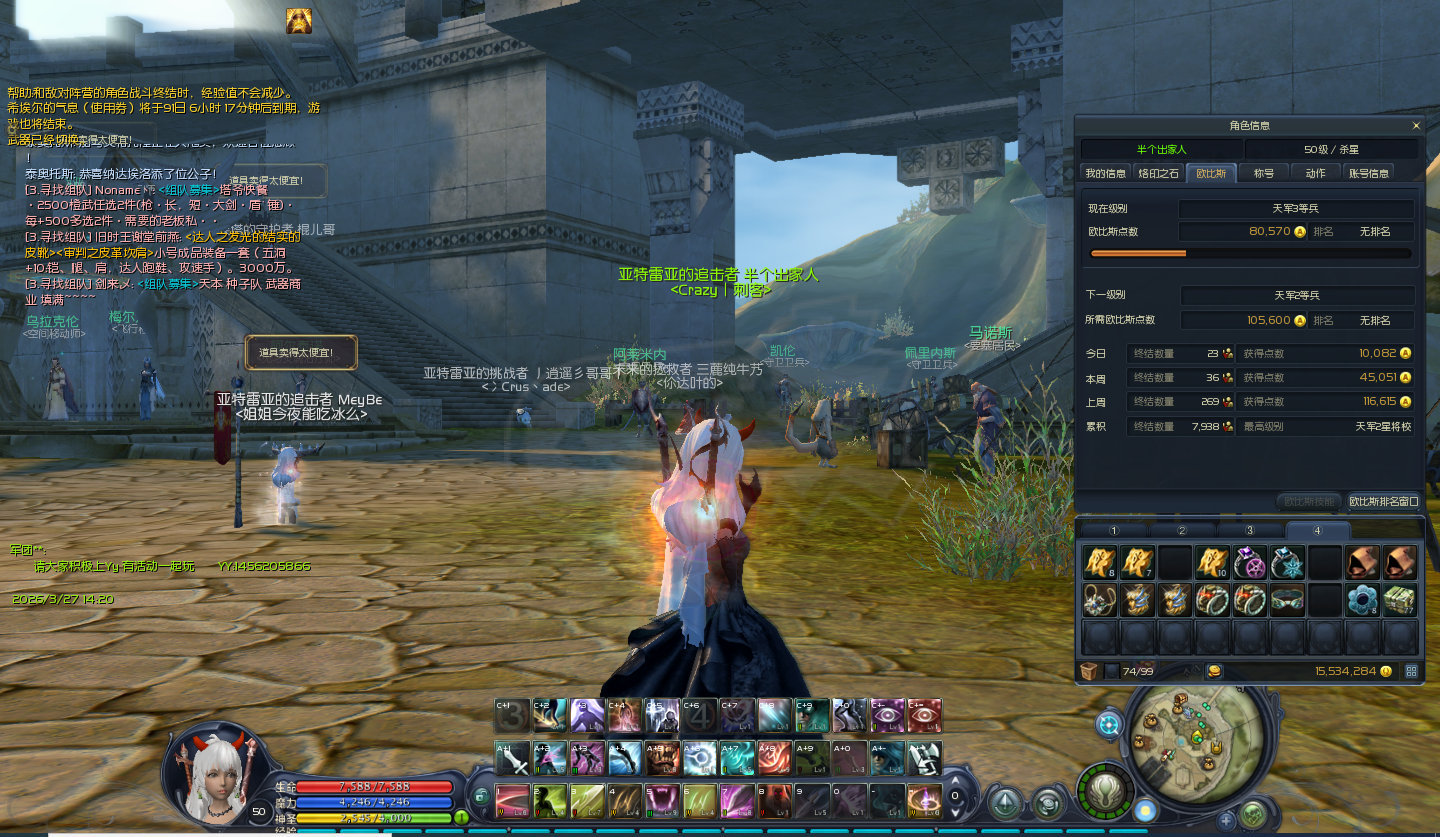Click the 欧比斯排名窗口 ranking button
1440x837 pixels.
point(1383,501)
